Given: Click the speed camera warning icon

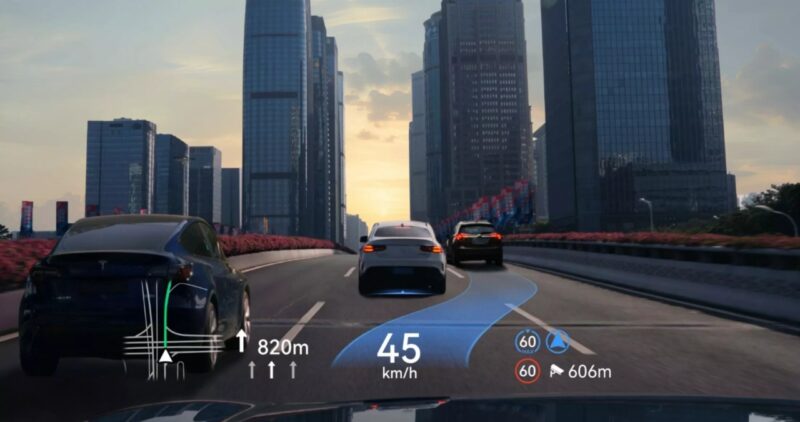Looking at the screenshot, I should tap(556, 372).
